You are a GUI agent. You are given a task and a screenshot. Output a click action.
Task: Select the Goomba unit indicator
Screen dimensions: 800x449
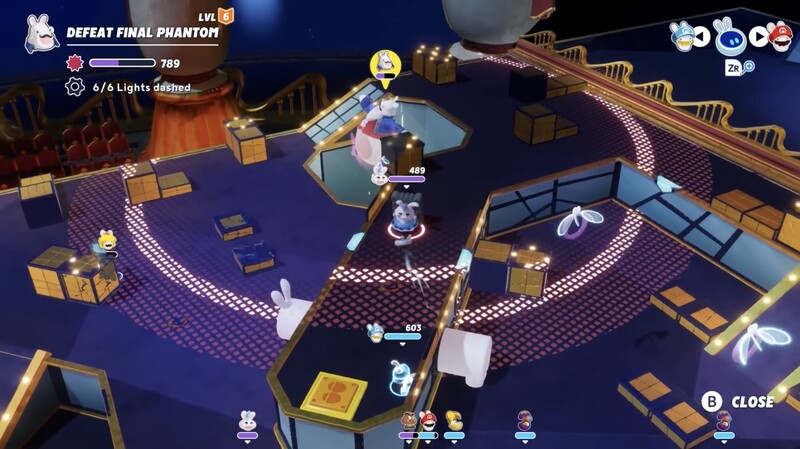(408, 421)
